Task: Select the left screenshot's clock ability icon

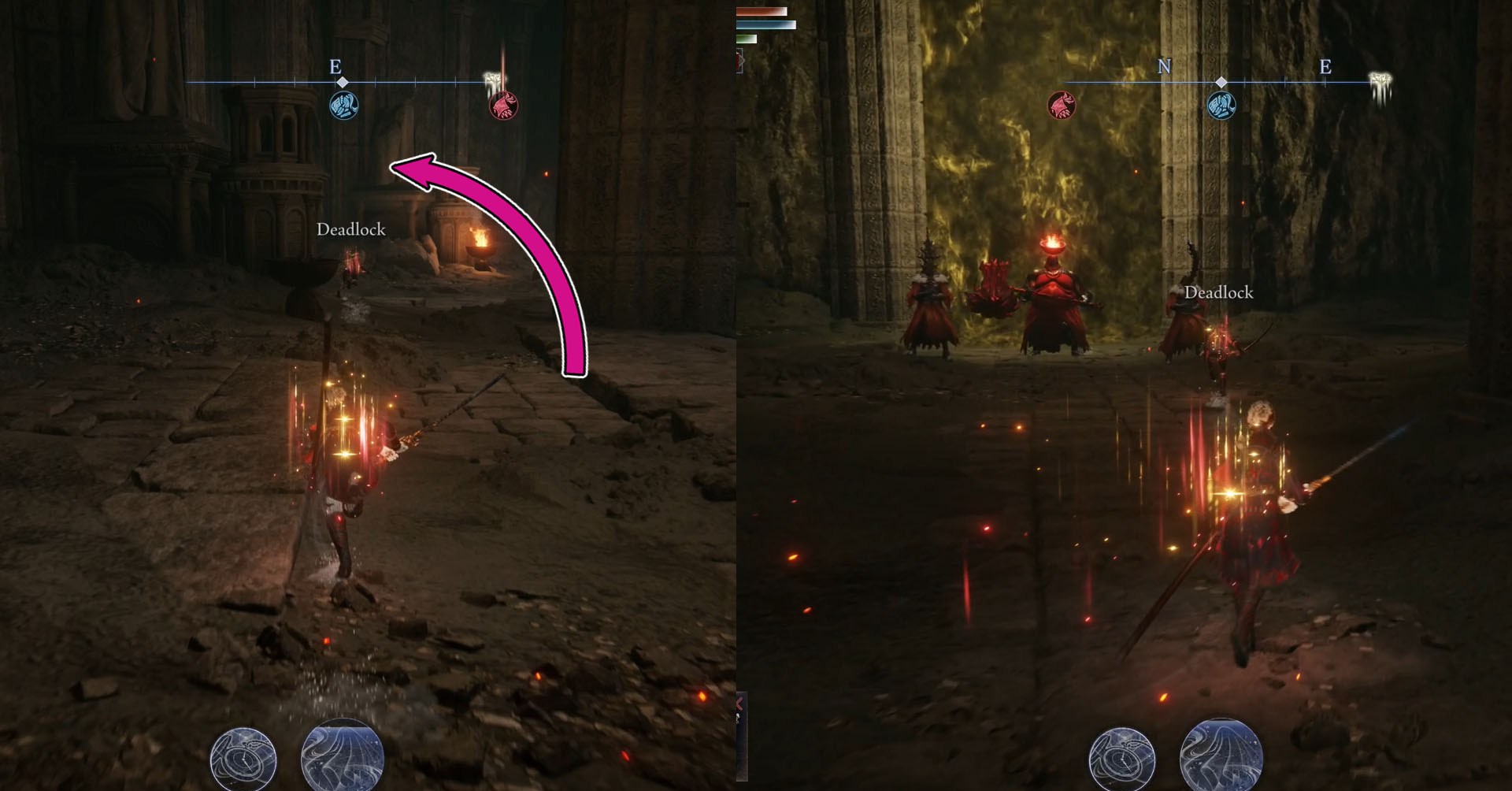Action: 244,759
